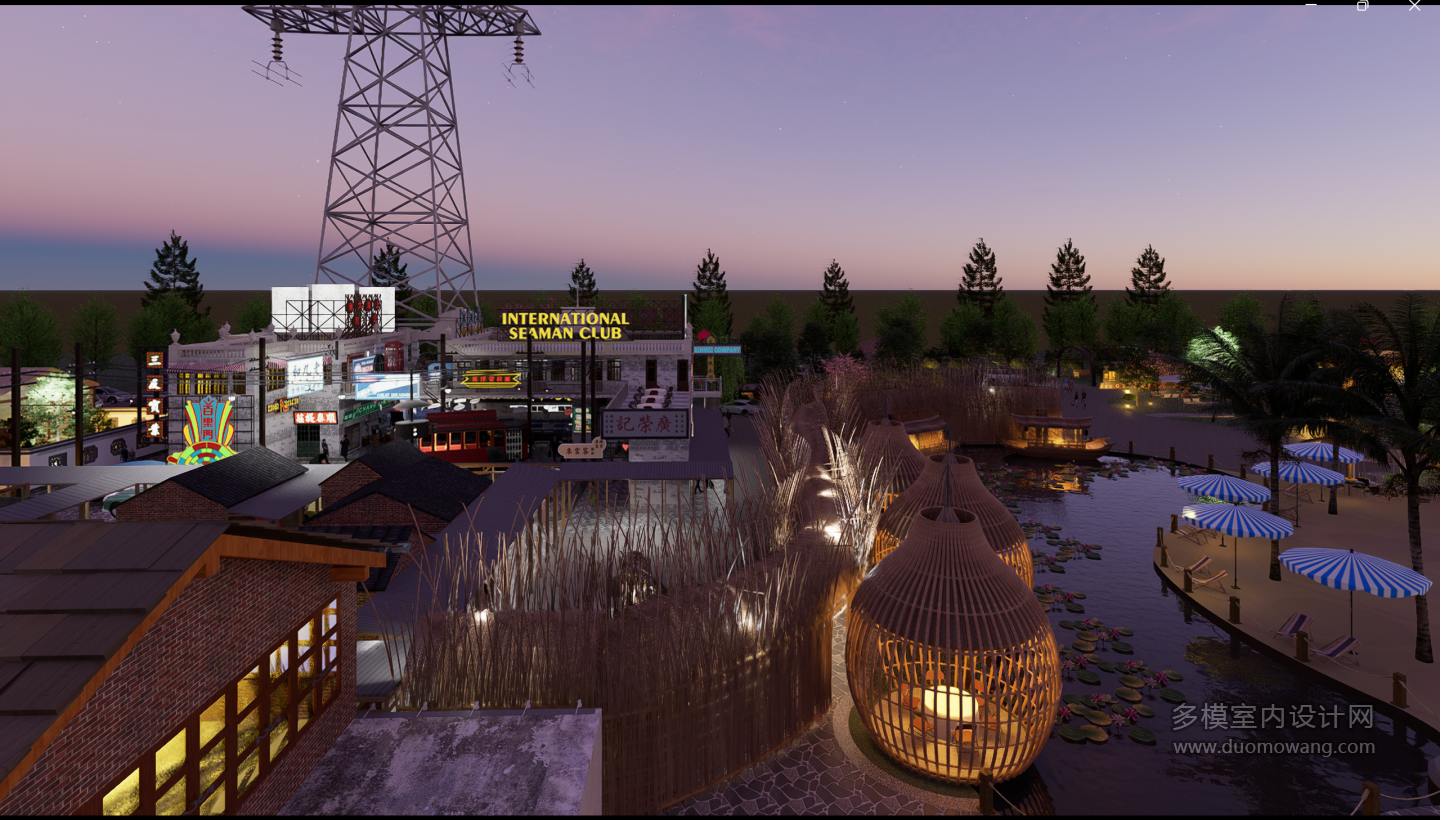Screen dimensions: 1440x820
Task: Click the restore-down window button
Action: [x=1362, y=6]
